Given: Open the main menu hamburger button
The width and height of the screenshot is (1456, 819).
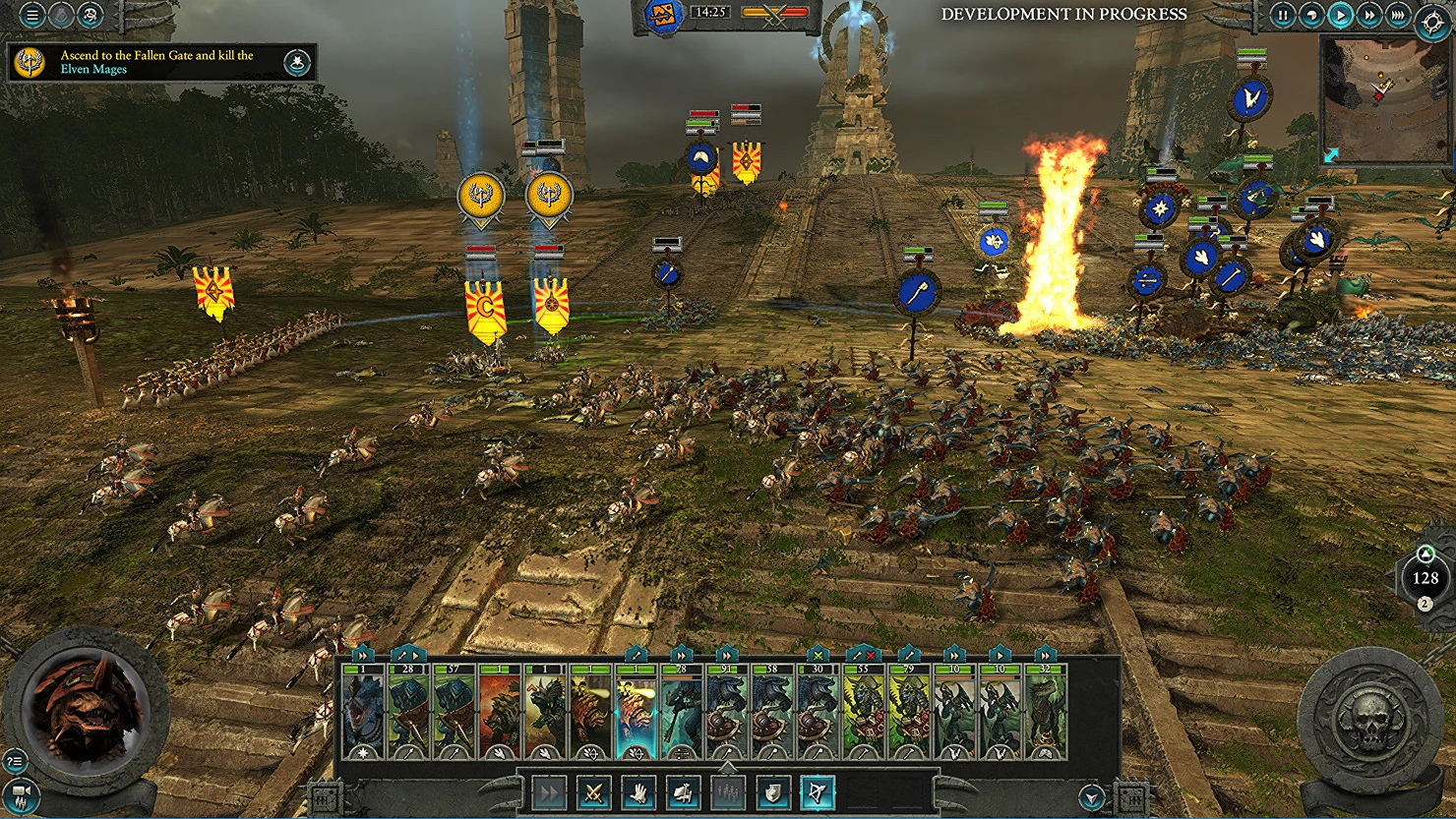Looking at the screenshot, I should point(32,15).
